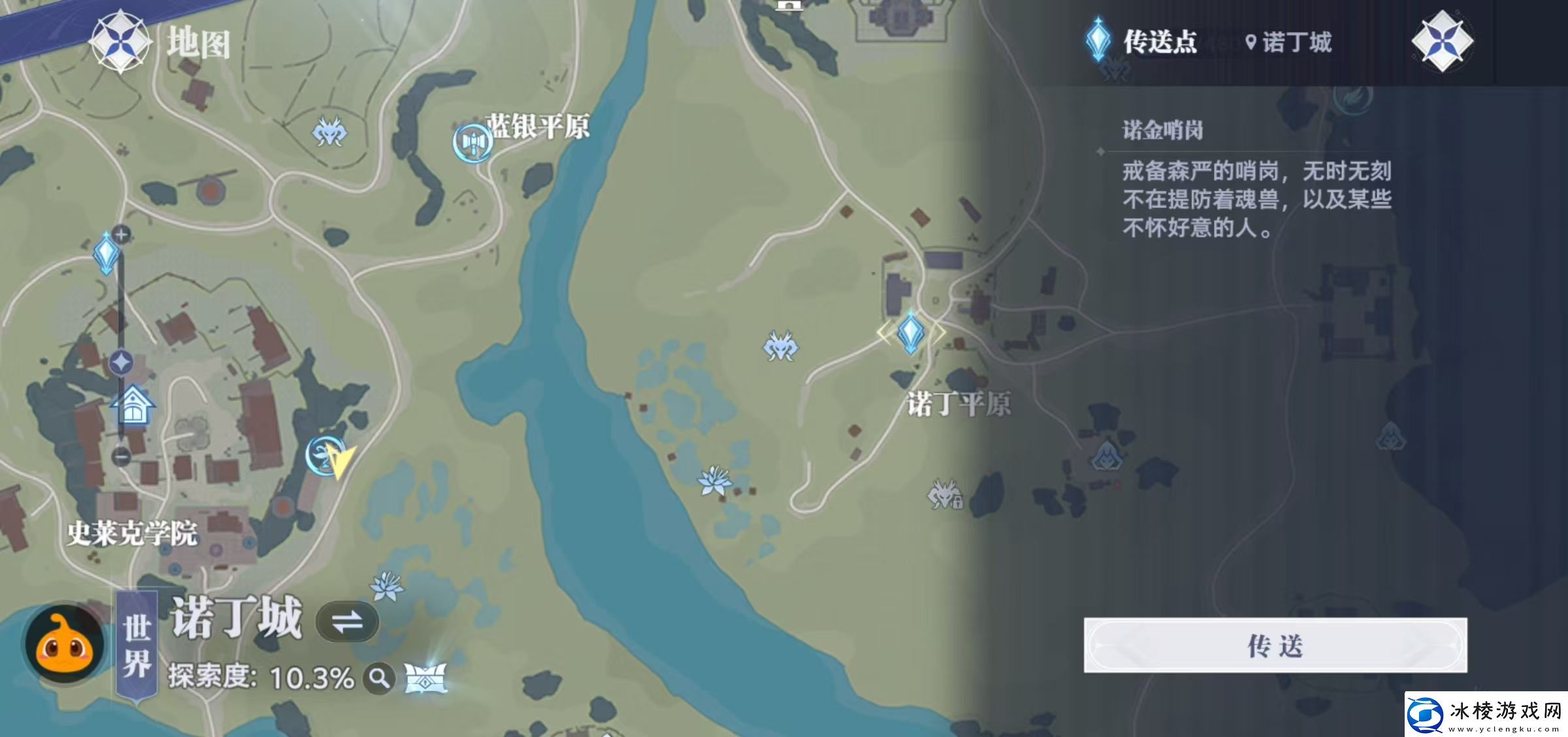Click the plus zoom control on the slider
The image size is (1568, 737).
pyautogui.click(x=122, y=235)
